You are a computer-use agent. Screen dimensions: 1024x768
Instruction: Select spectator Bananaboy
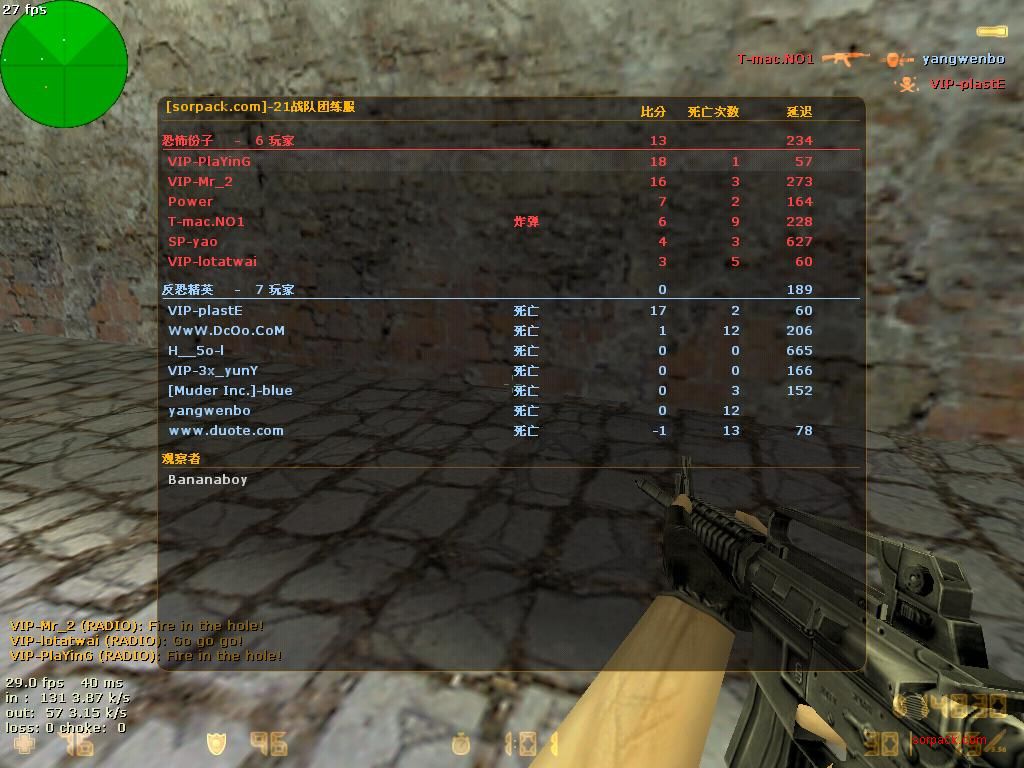(x=207, y=479)
